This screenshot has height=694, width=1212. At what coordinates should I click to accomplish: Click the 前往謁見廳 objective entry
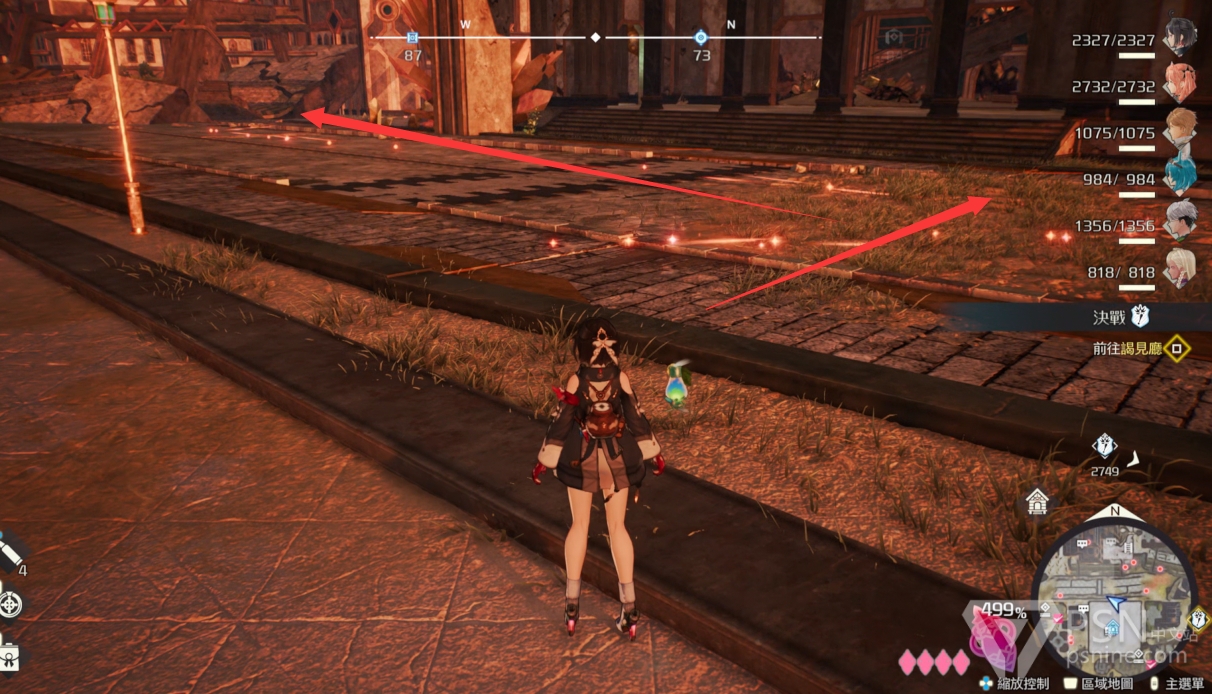1130,349
